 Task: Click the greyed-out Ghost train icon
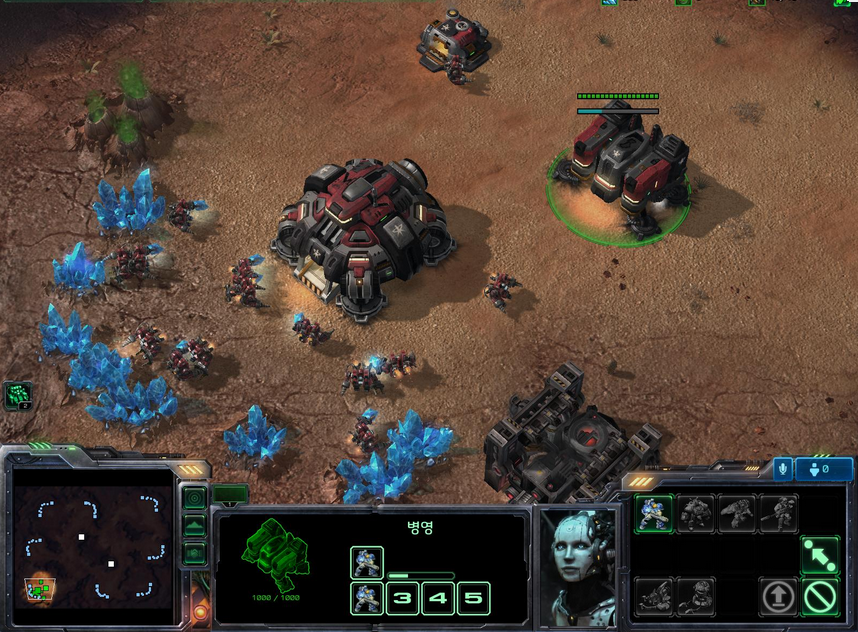coord(778,513)
